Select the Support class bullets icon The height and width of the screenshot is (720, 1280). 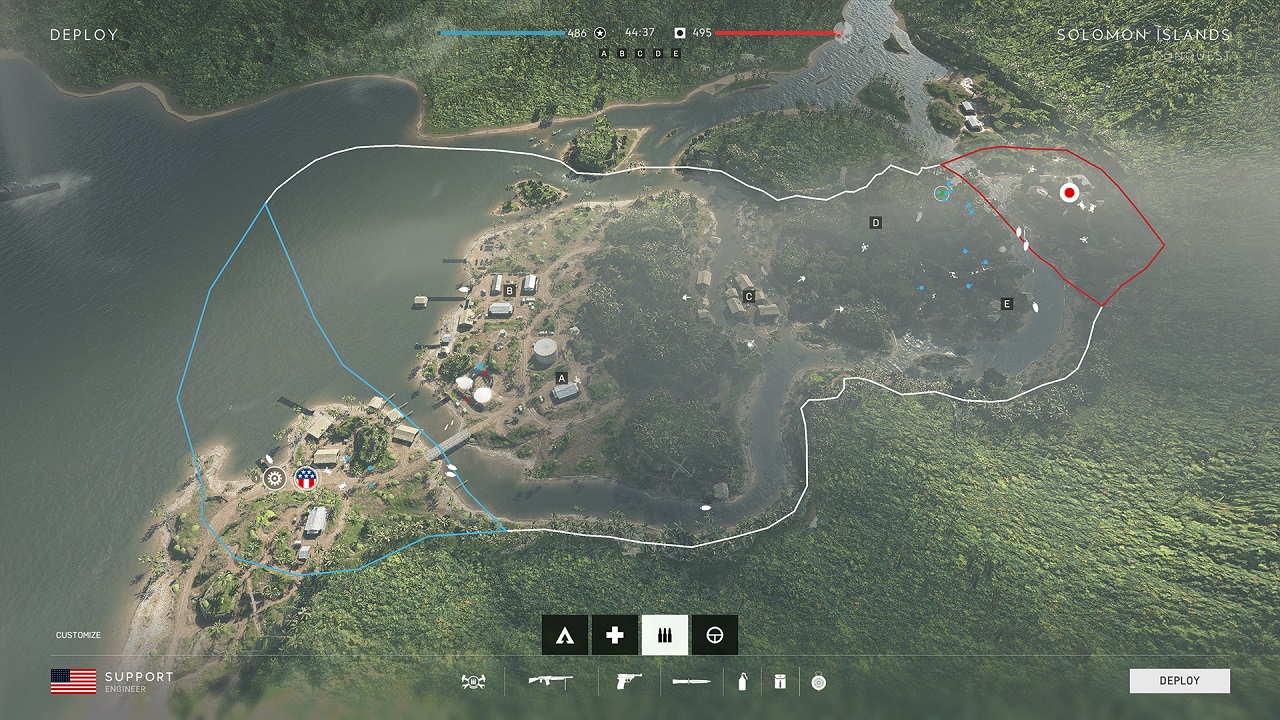click(665, 635)
